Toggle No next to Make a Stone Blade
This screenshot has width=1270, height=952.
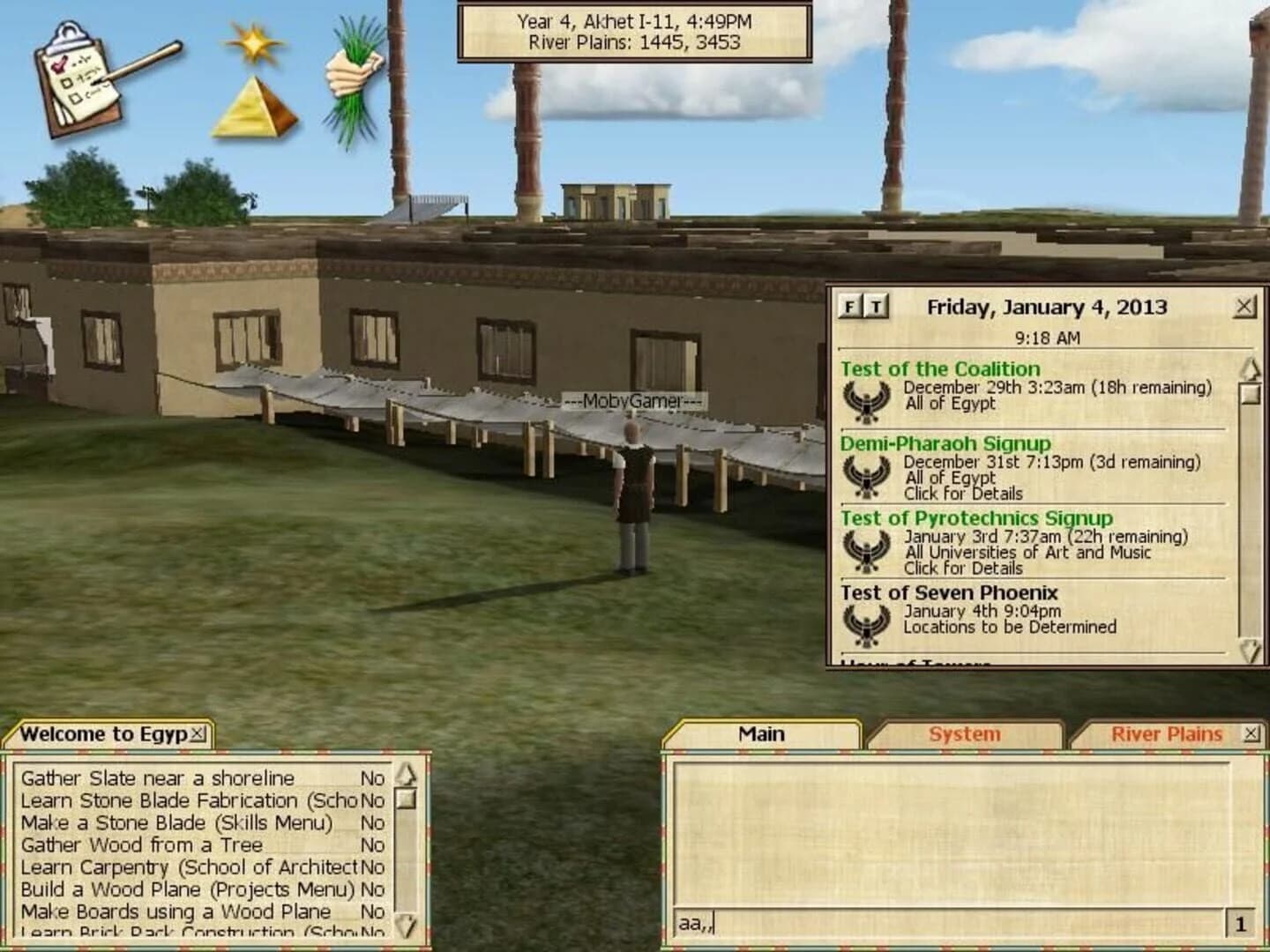click(x=371, y=822)
